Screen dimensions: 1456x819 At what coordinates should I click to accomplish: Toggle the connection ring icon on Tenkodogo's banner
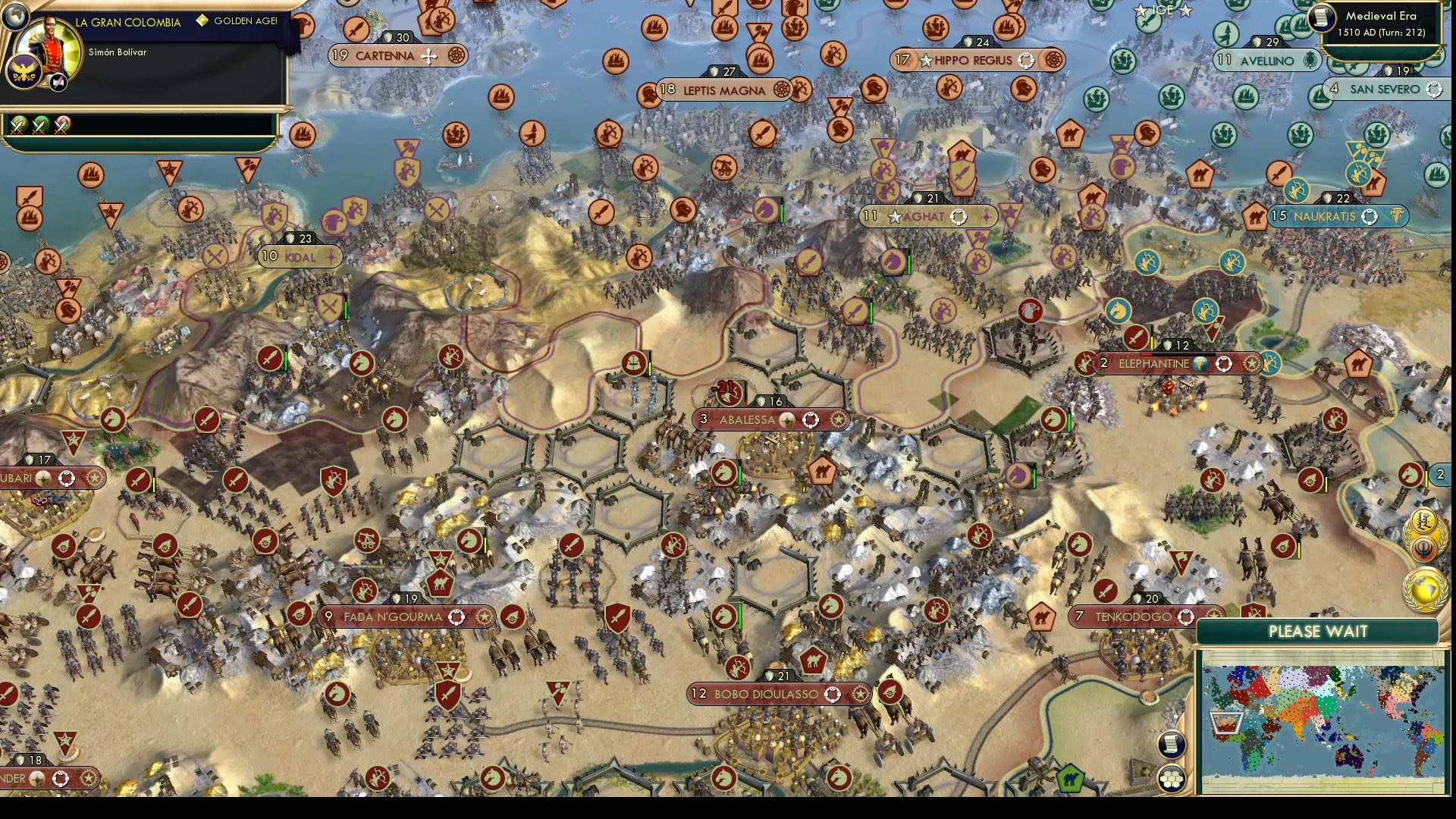pyautogui.click(x=1188, y=617)
